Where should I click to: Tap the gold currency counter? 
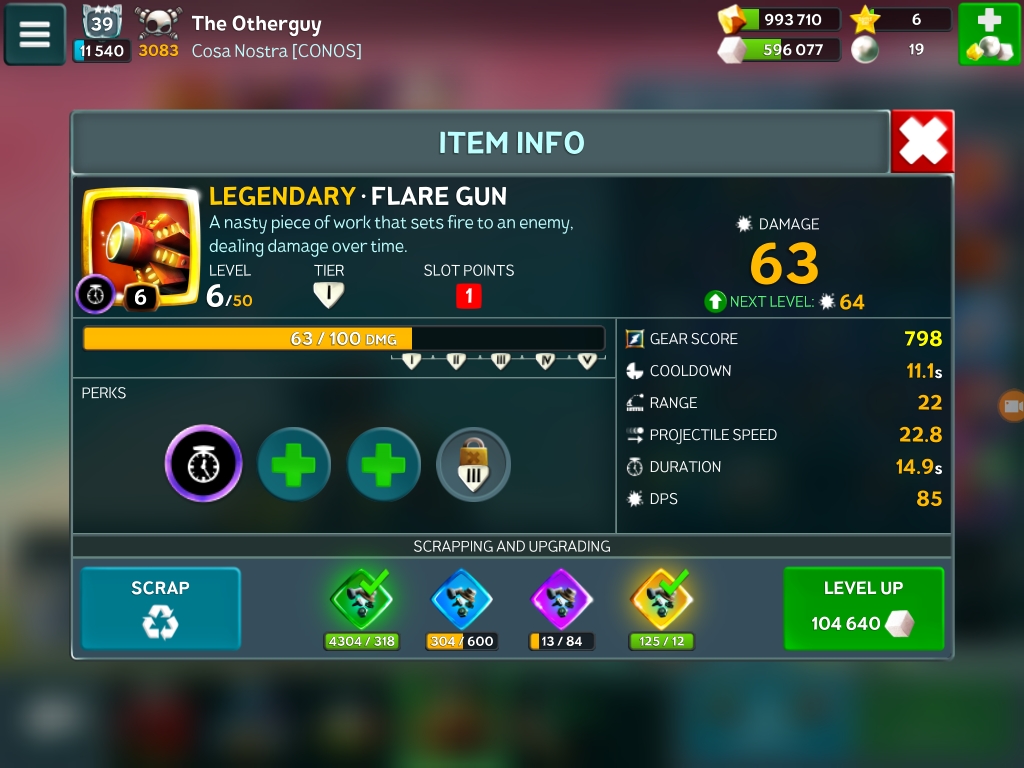click(x=780, y=19)
